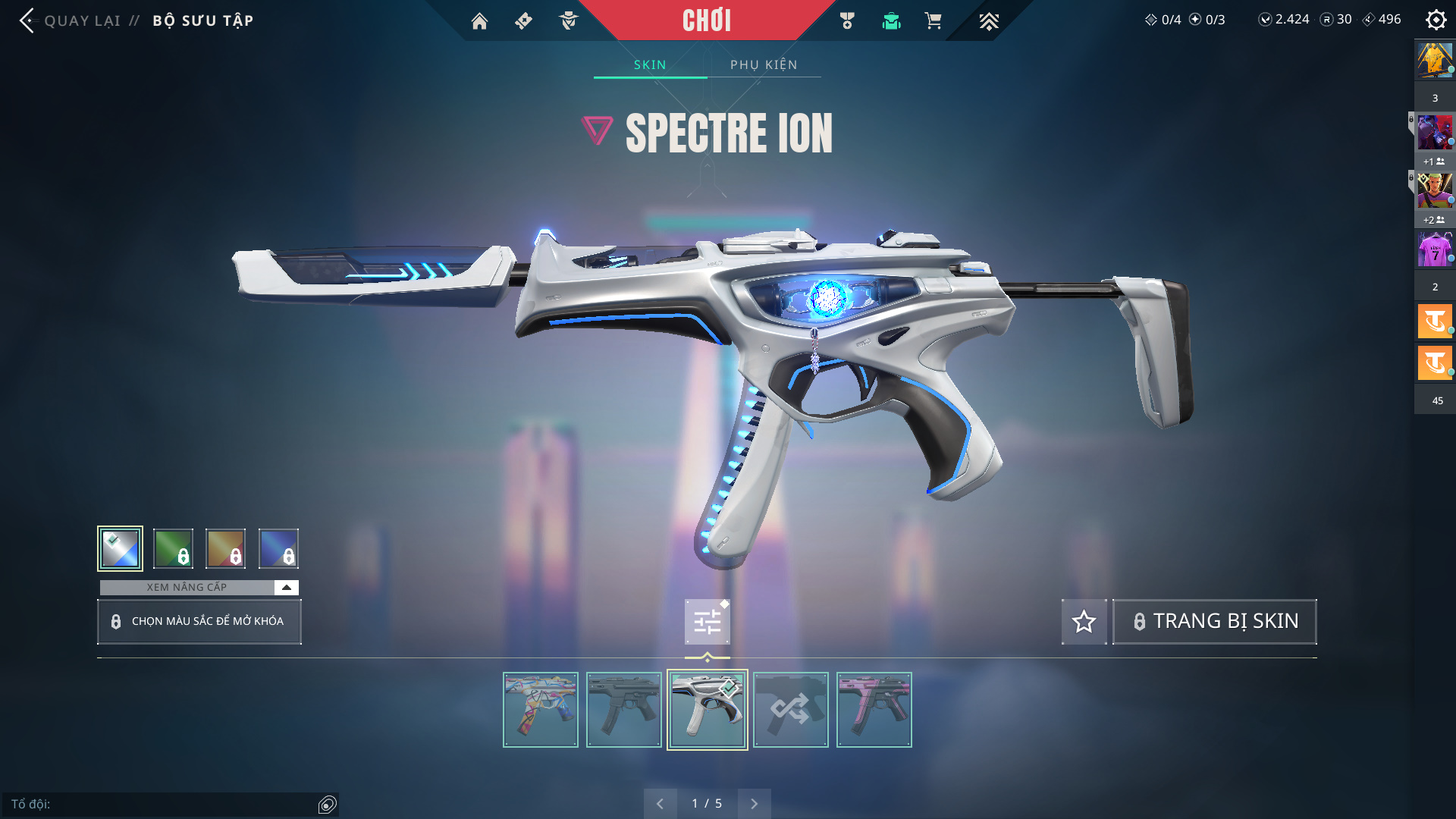Choose the random shuffle skin thumbnail

(x=791, y=710)
